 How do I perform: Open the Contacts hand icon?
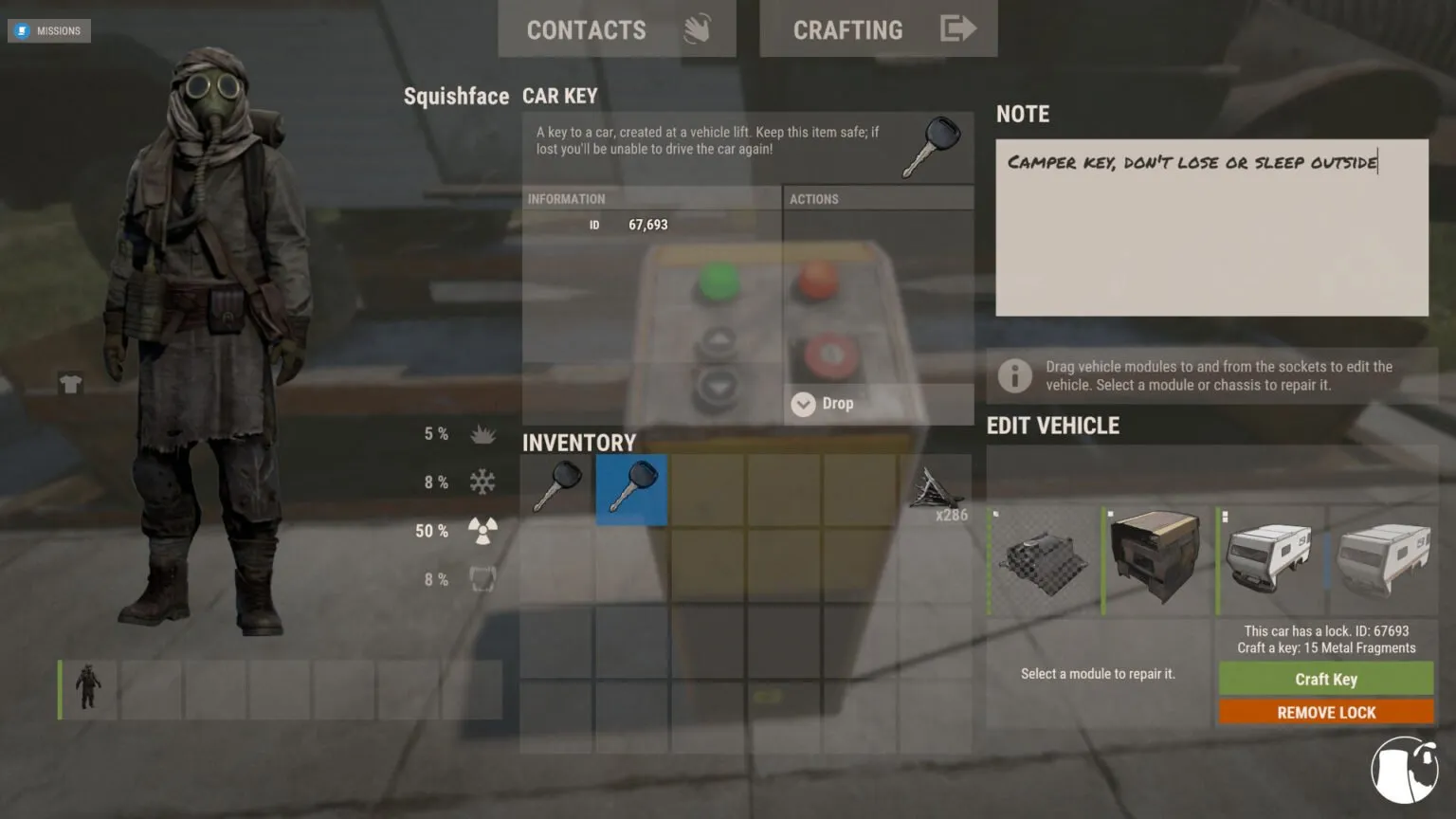click(x=699, y=28)
